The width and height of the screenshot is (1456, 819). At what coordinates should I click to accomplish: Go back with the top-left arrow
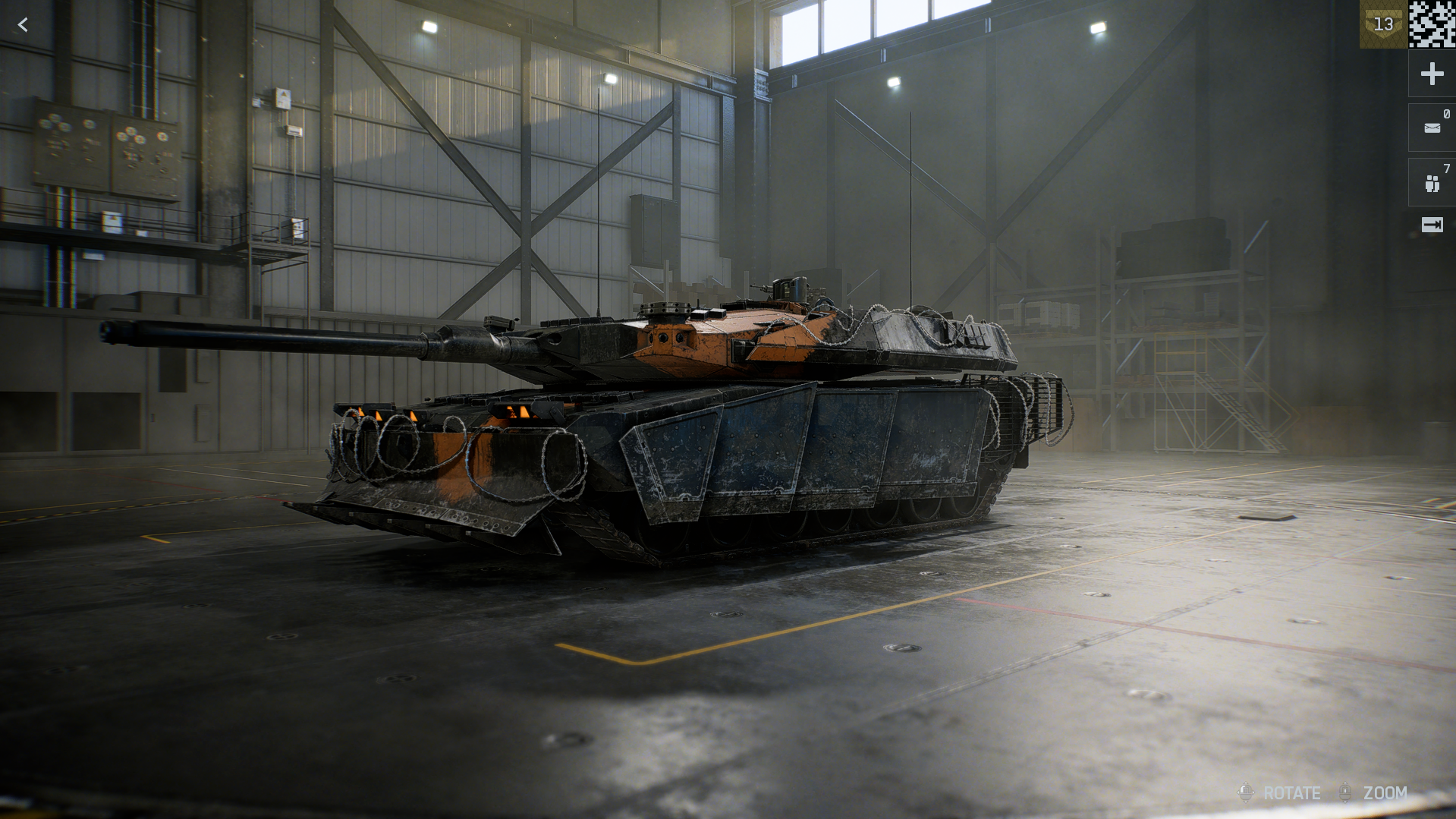coord(23,25)
